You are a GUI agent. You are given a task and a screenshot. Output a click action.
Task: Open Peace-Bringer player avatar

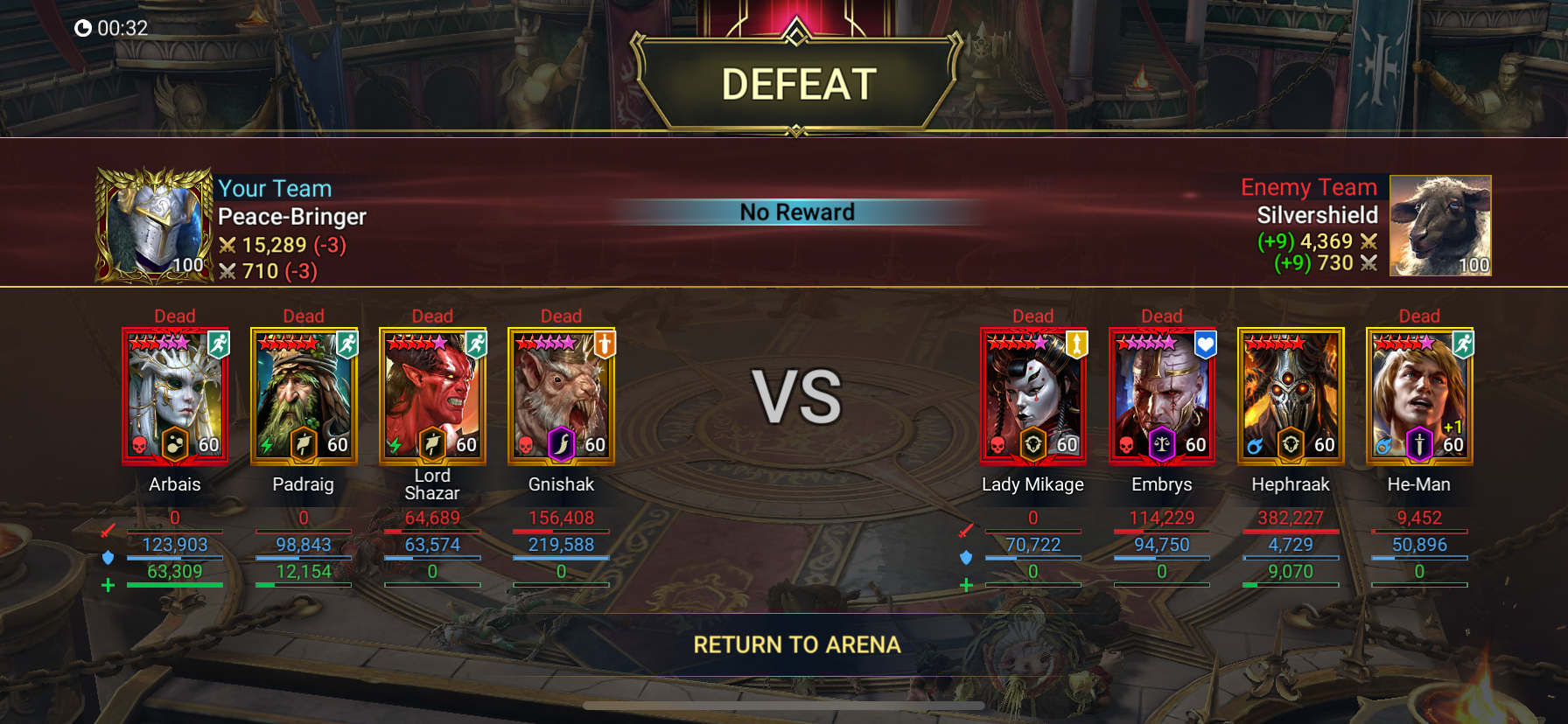coord(155,226)
